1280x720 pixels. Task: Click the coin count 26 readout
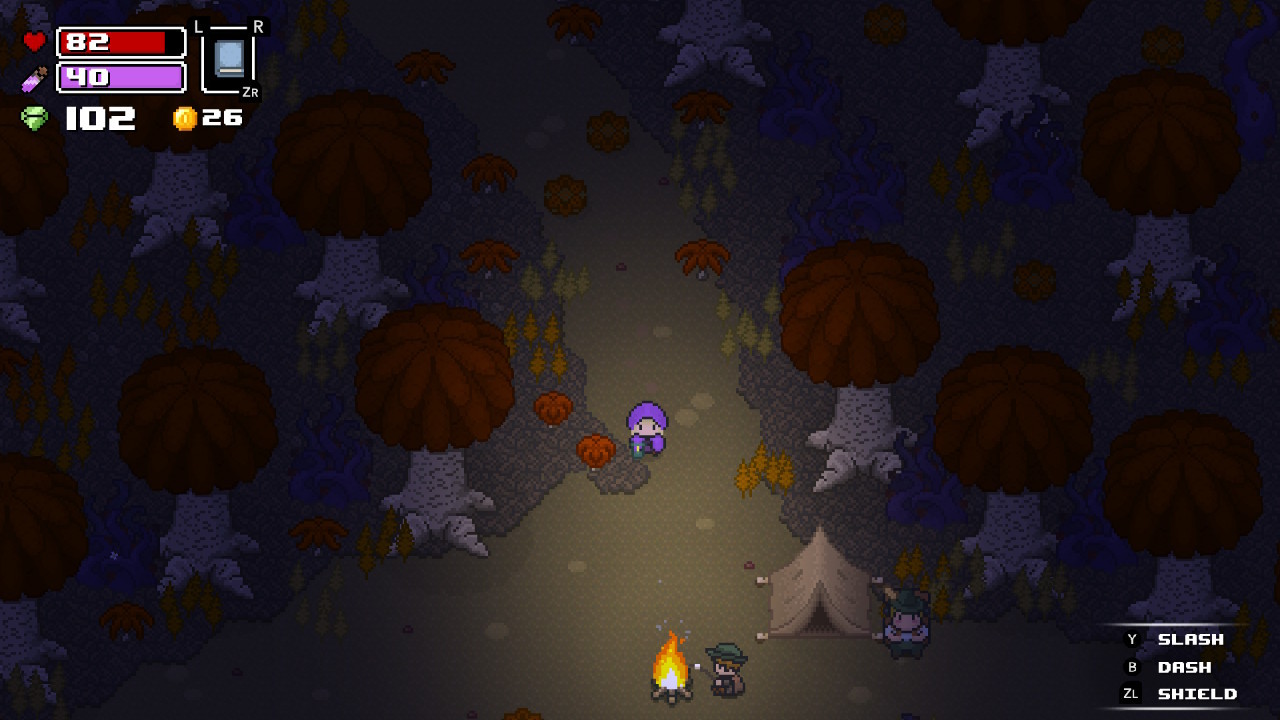(222, 116)
